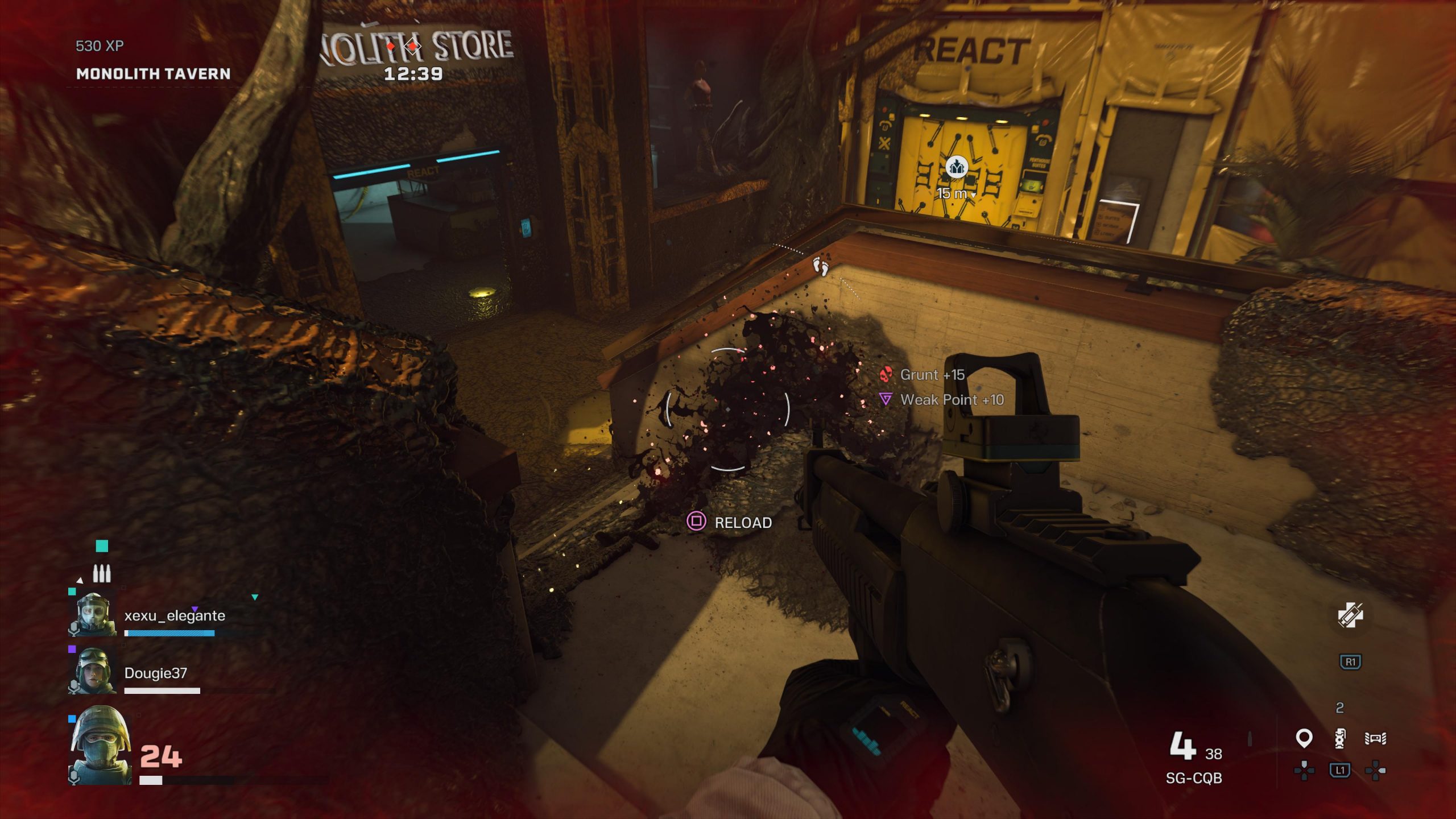Click your own masked operator portrait

(101, 745)
